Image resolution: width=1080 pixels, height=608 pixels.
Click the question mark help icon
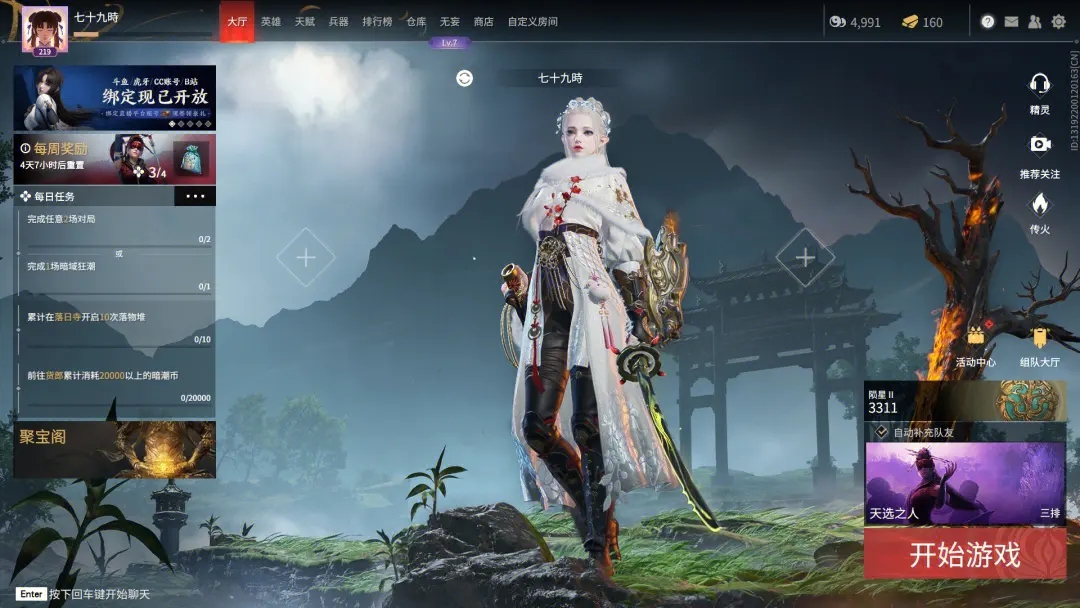988,21
